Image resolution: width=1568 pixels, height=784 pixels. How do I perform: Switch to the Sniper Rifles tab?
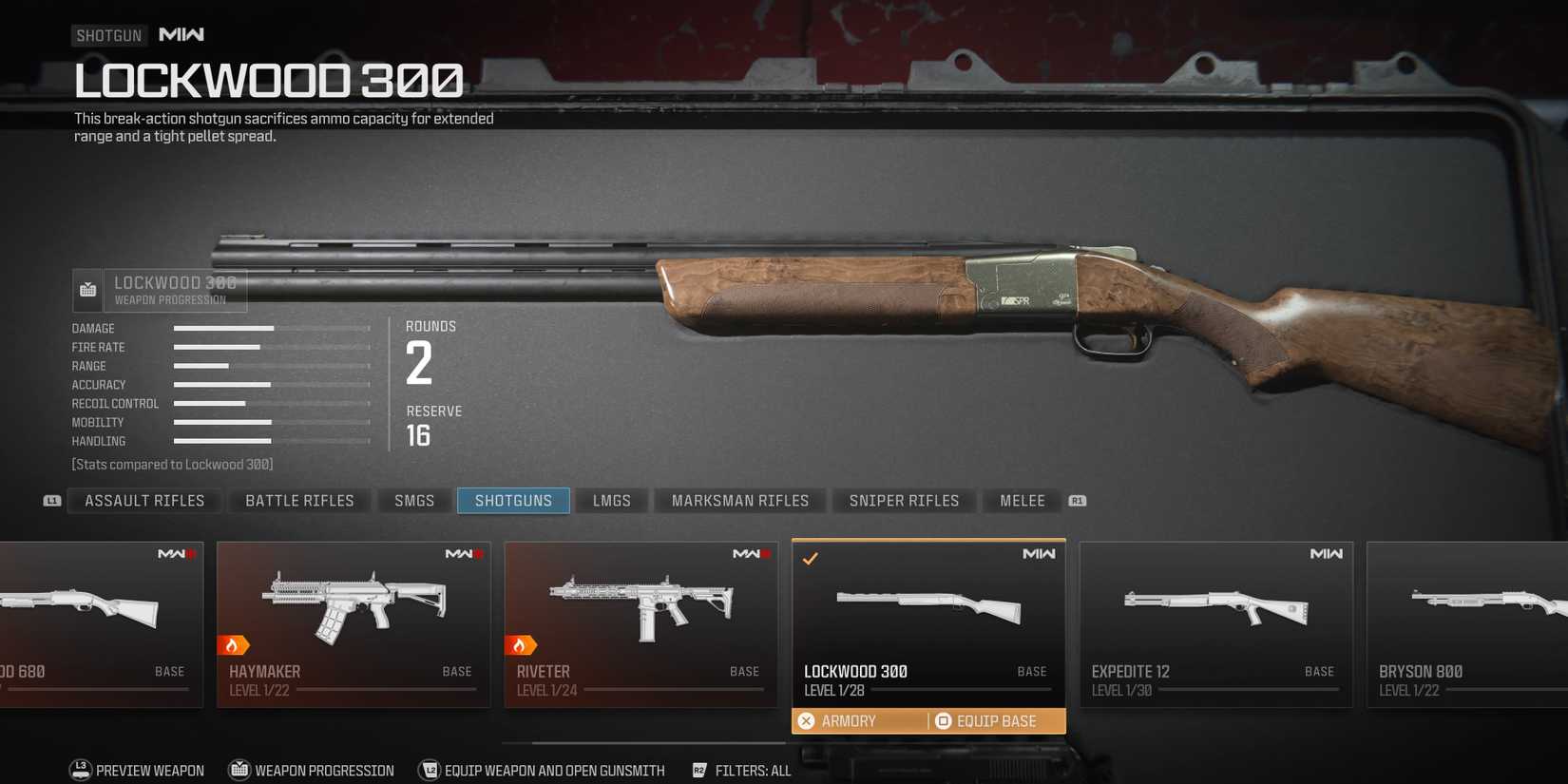[x=904, y=500]
